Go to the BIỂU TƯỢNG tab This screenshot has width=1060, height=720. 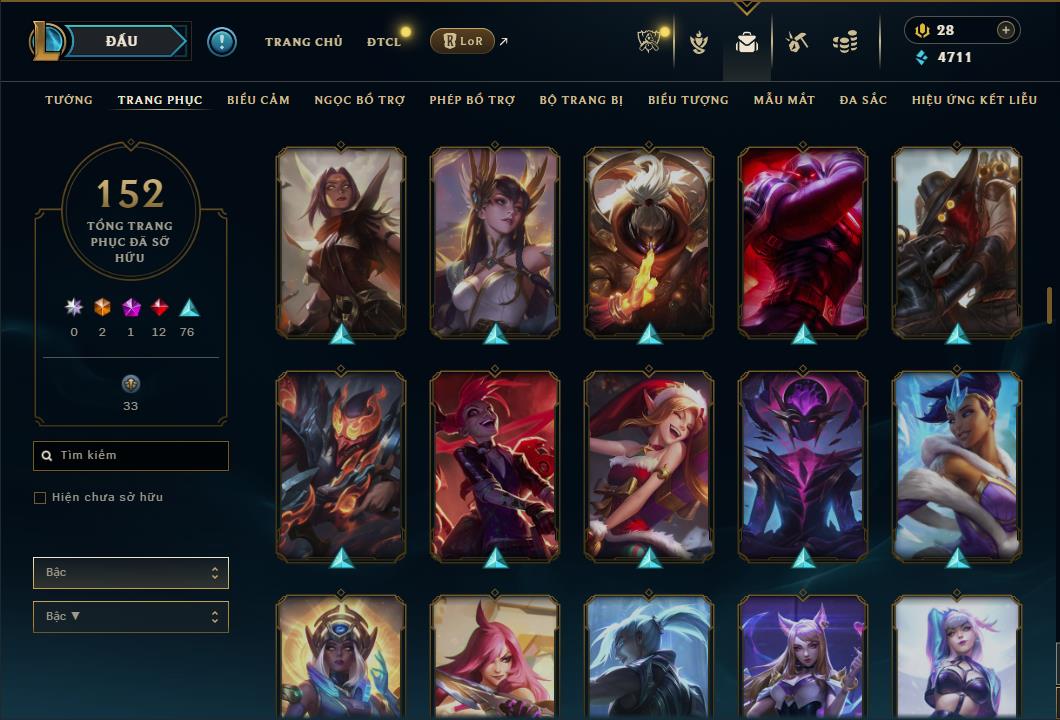coord(688,100)
